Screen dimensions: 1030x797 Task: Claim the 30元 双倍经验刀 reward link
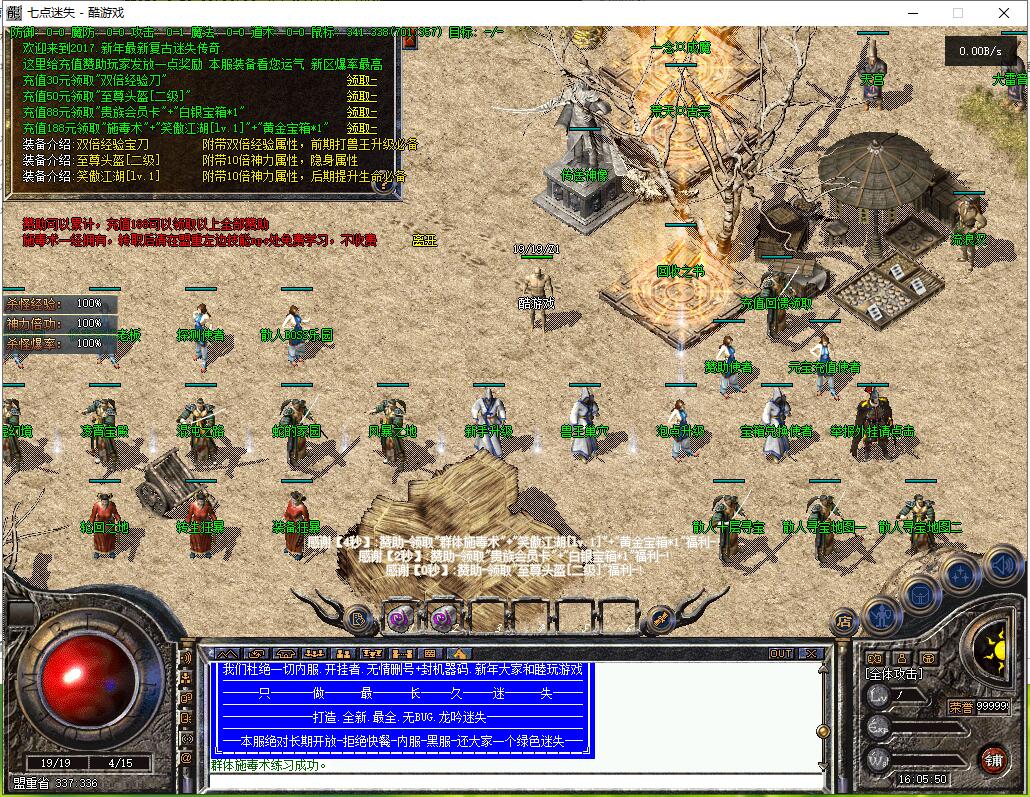(x=361, y=80)
